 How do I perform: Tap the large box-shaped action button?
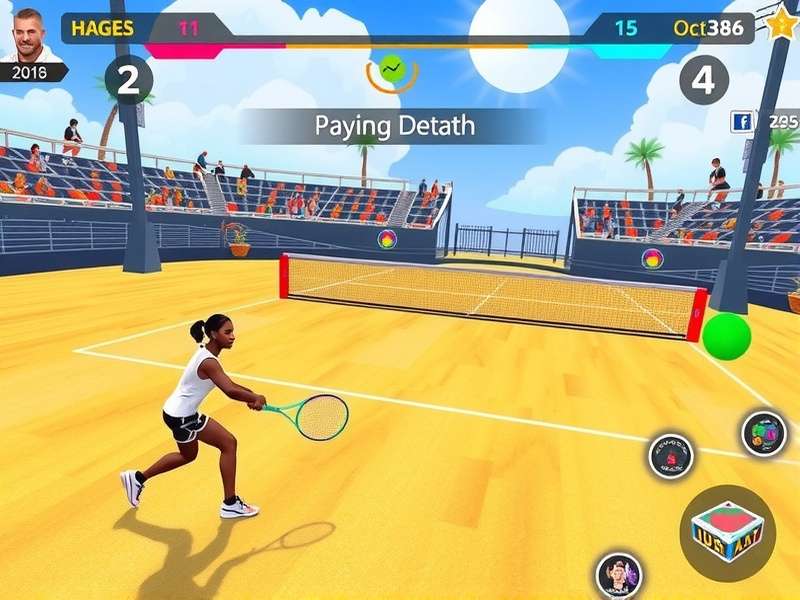(x=727, y=534)
